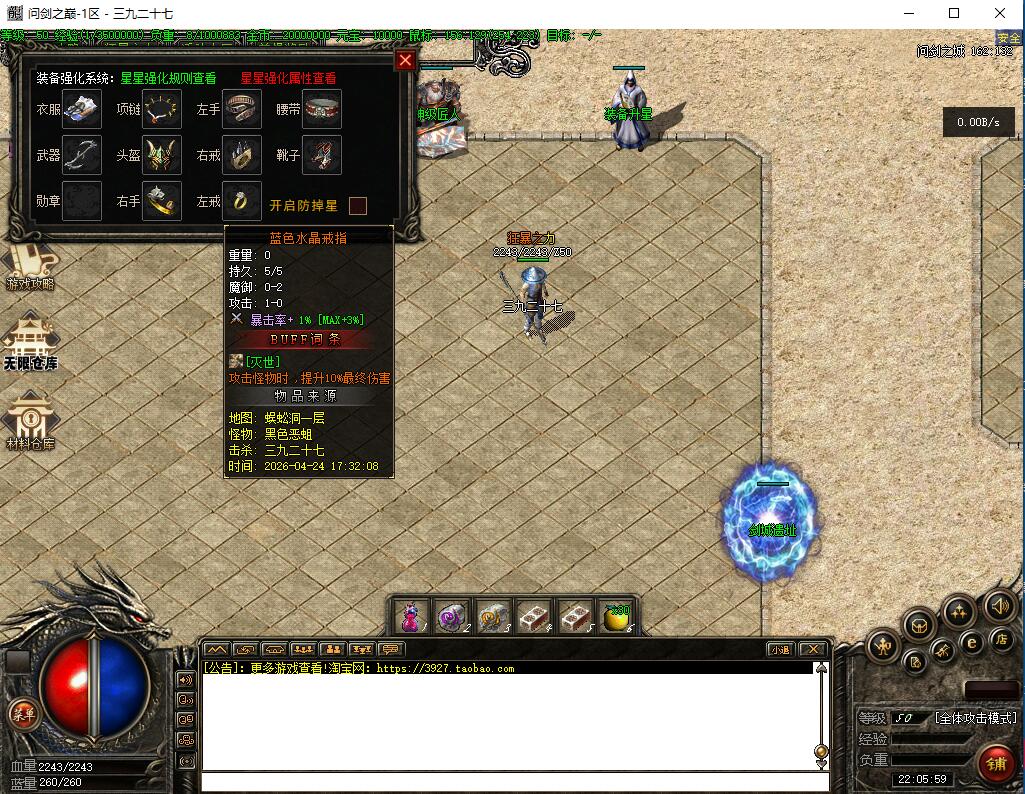Toggle the 开启防掉星 star-protection checkbox

pos(357,206)
